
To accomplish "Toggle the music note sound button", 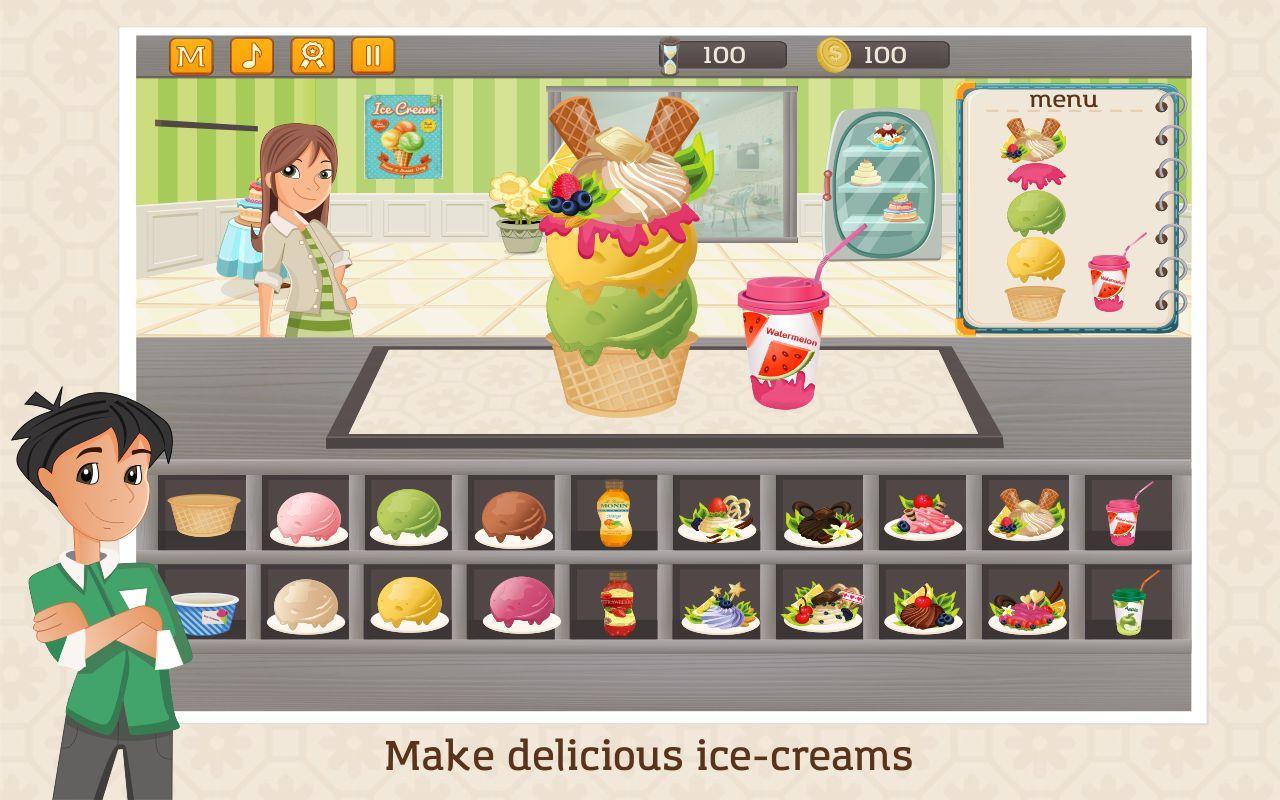I will pos(253,57).
